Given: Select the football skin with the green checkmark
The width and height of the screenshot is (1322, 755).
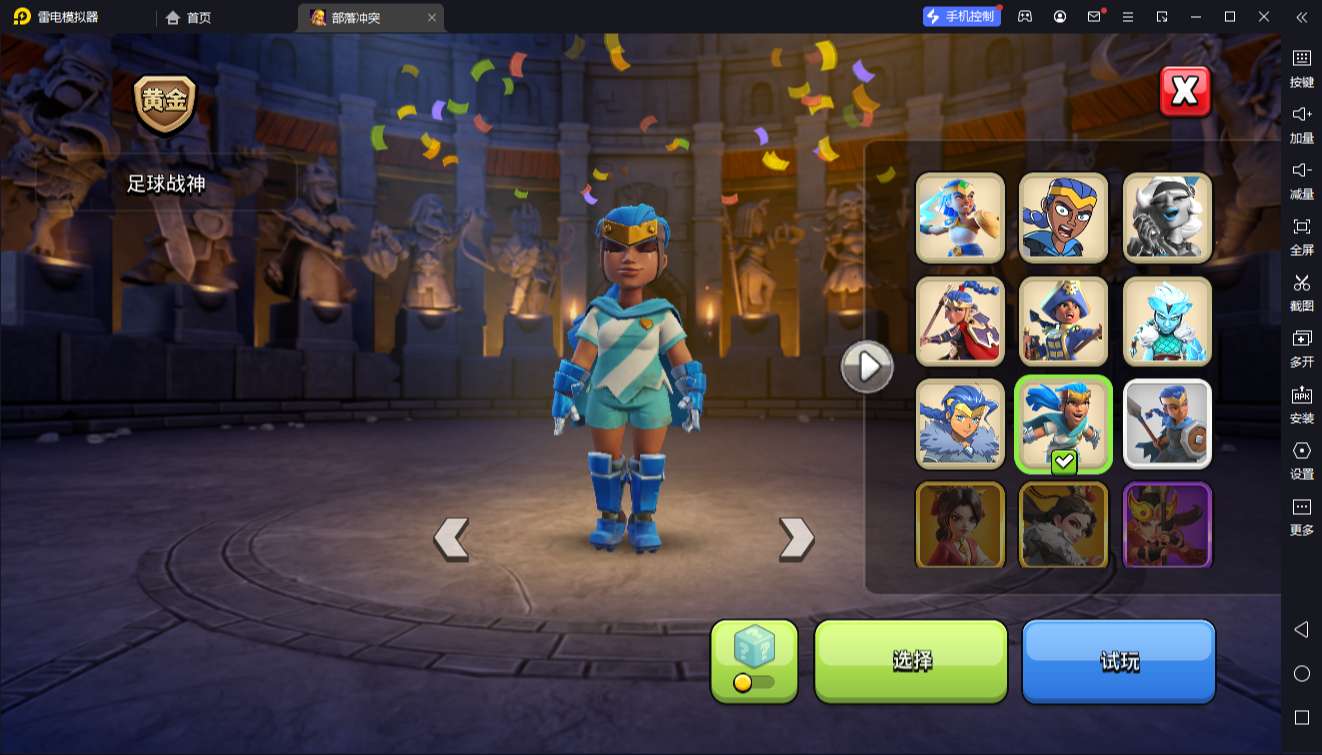Looking at the screenshot, I should click(1063, 424).
